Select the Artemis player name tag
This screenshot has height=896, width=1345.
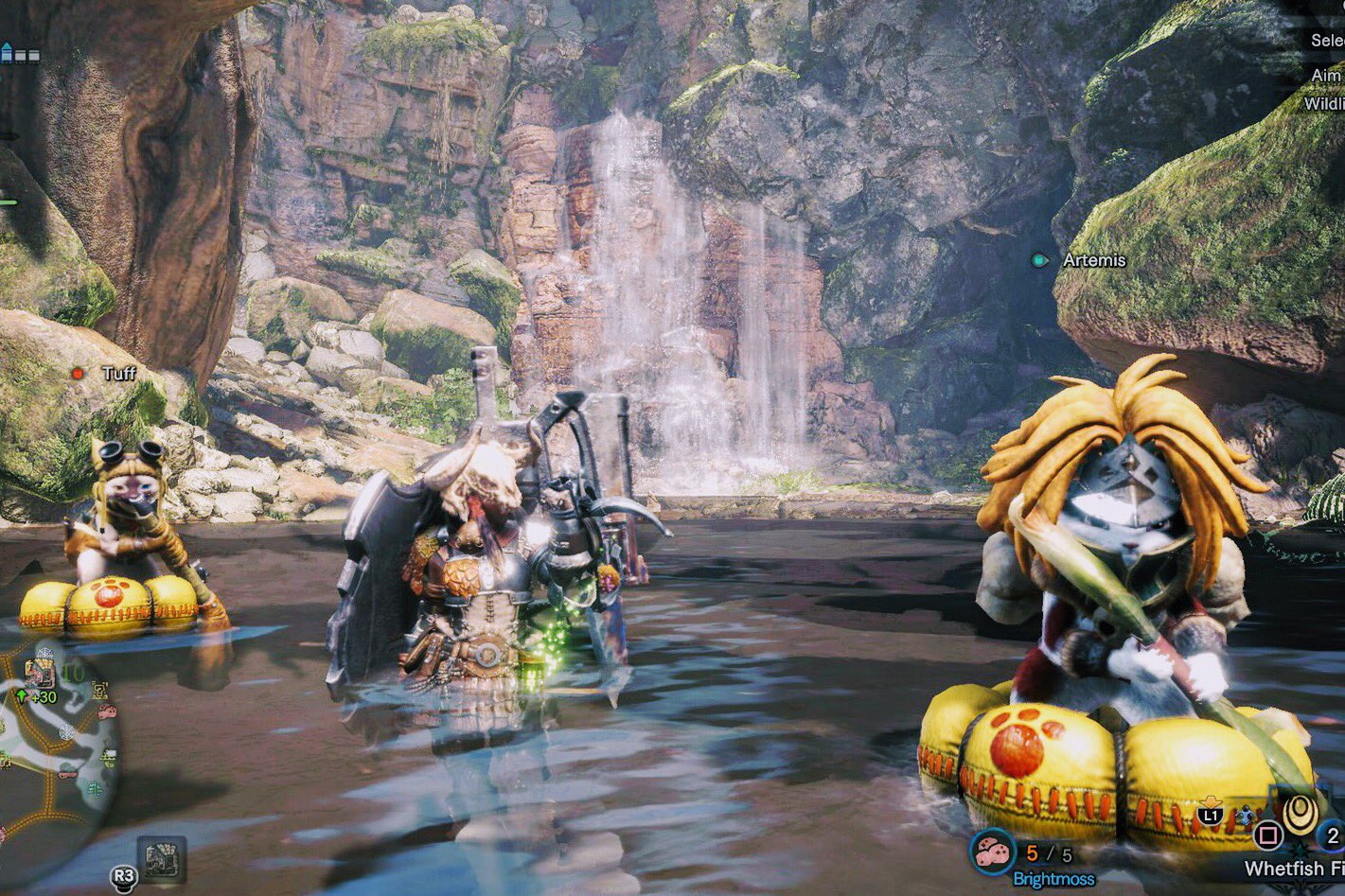pyautogui.click(x=1093, y=260)
